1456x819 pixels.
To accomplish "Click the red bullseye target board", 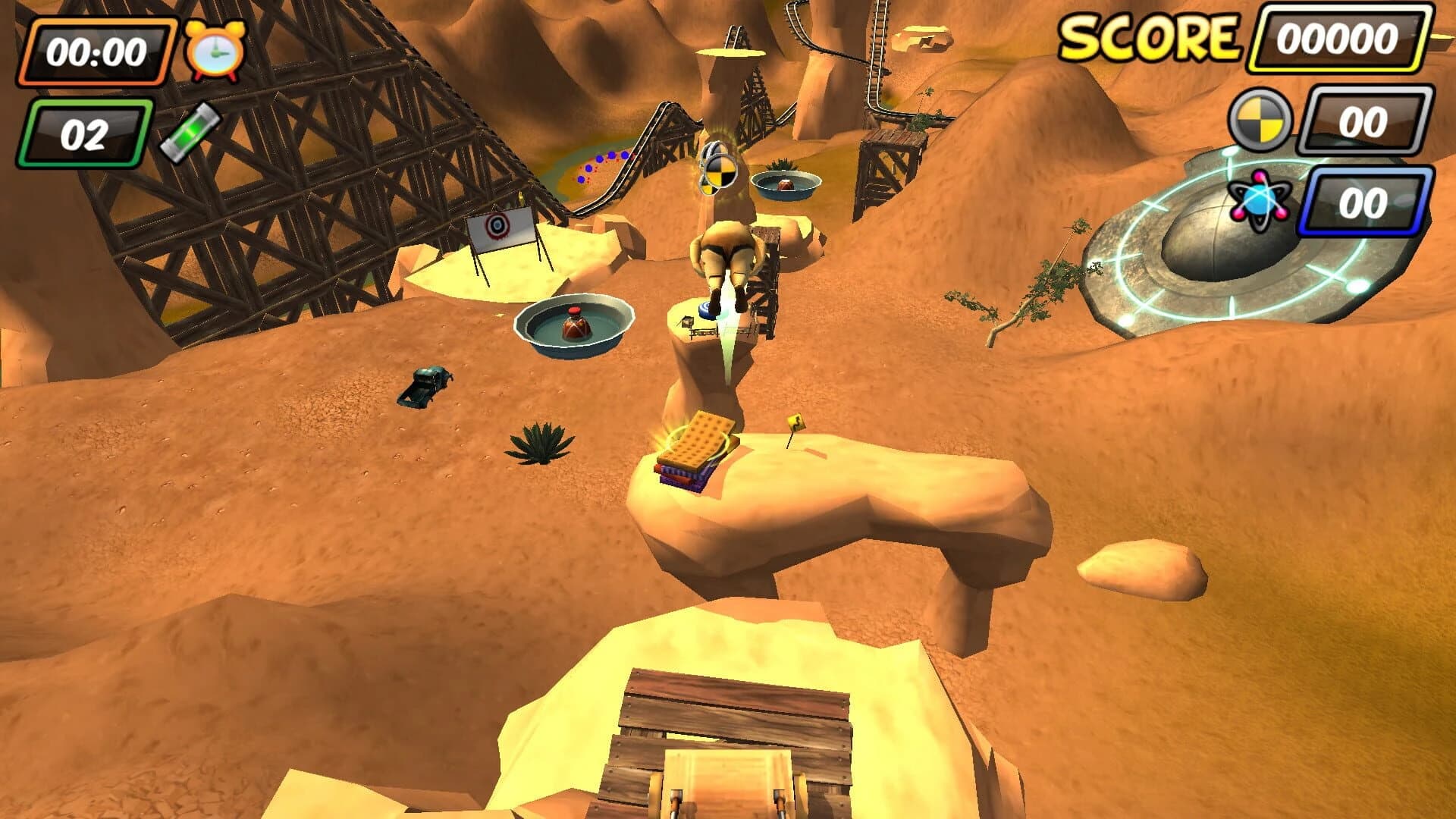I will [x=497, y=227].
